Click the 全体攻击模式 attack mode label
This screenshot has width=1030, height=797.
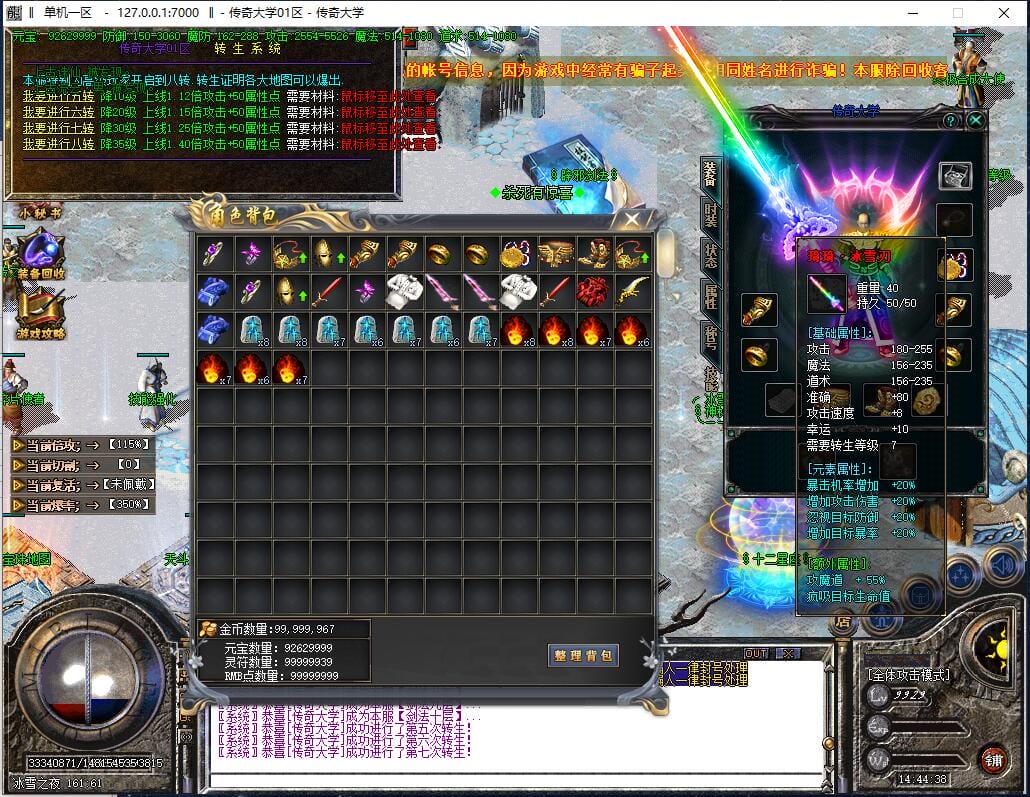[x=908, y=674]
